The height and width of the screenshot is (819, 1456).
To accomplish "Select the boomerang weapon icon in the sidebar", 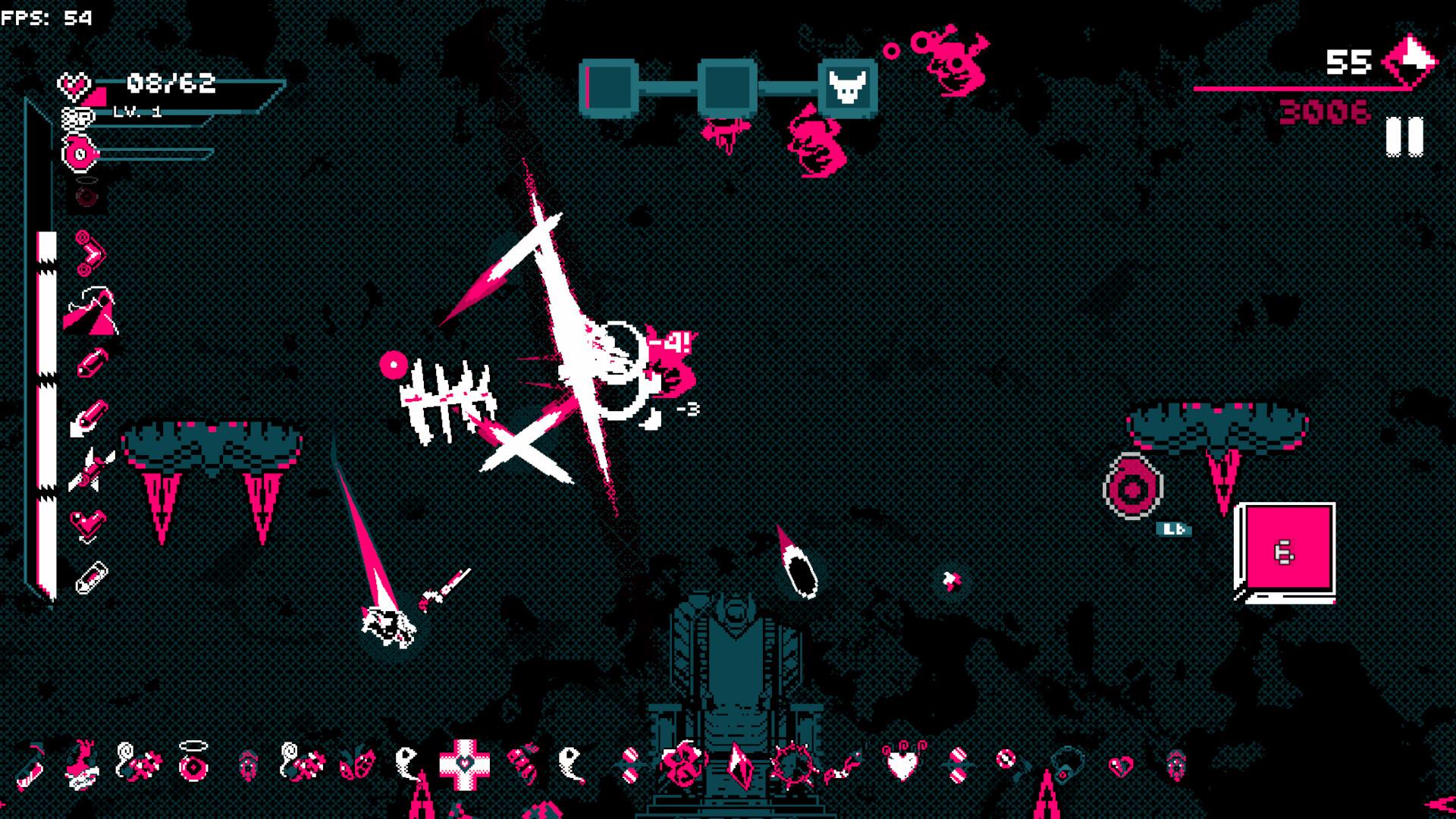I will tap(86, 252).
